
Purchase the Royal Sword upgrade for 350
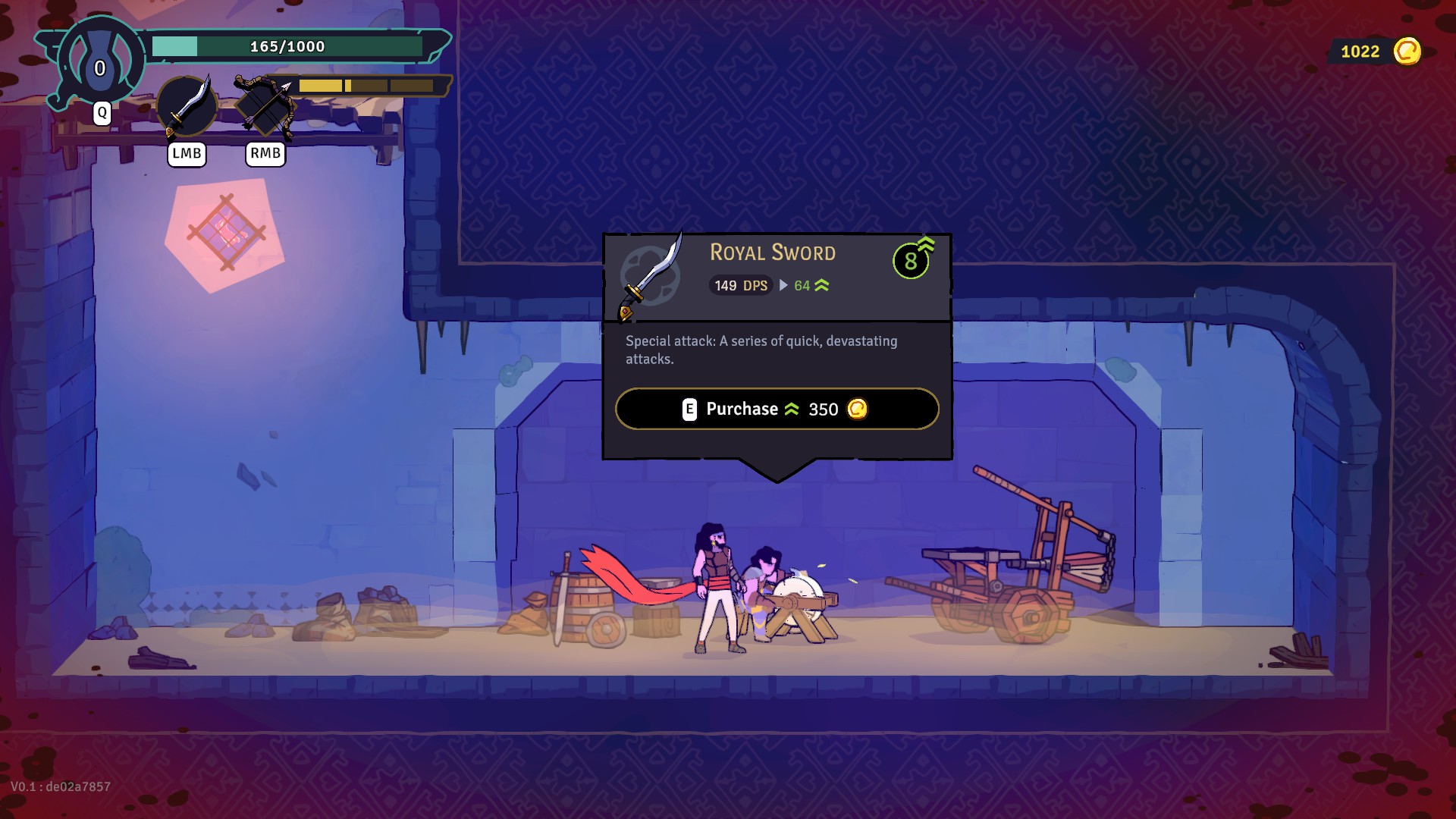click(777, 409)
